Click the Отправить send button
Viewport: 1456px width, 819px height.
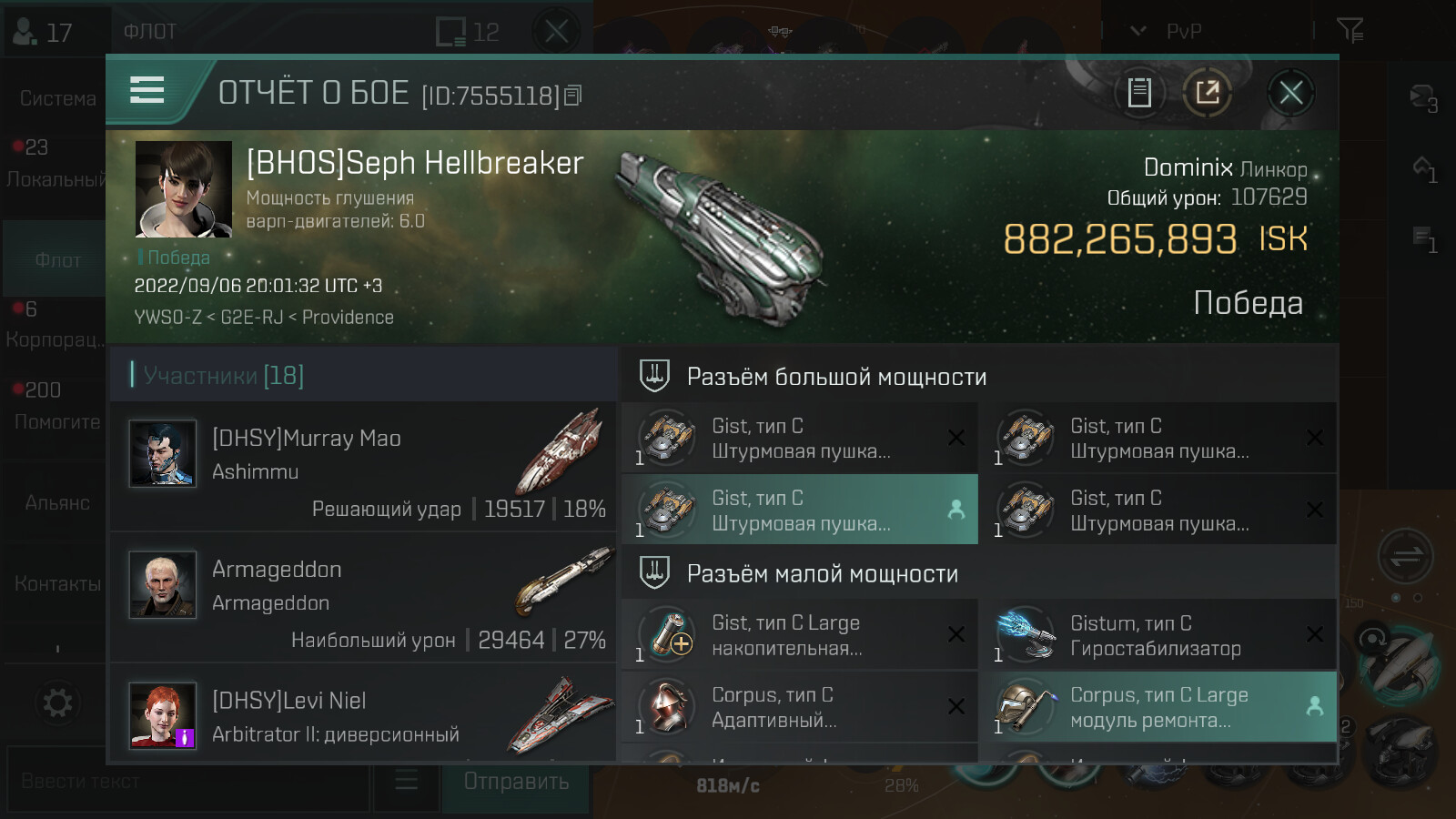point(516,782)
